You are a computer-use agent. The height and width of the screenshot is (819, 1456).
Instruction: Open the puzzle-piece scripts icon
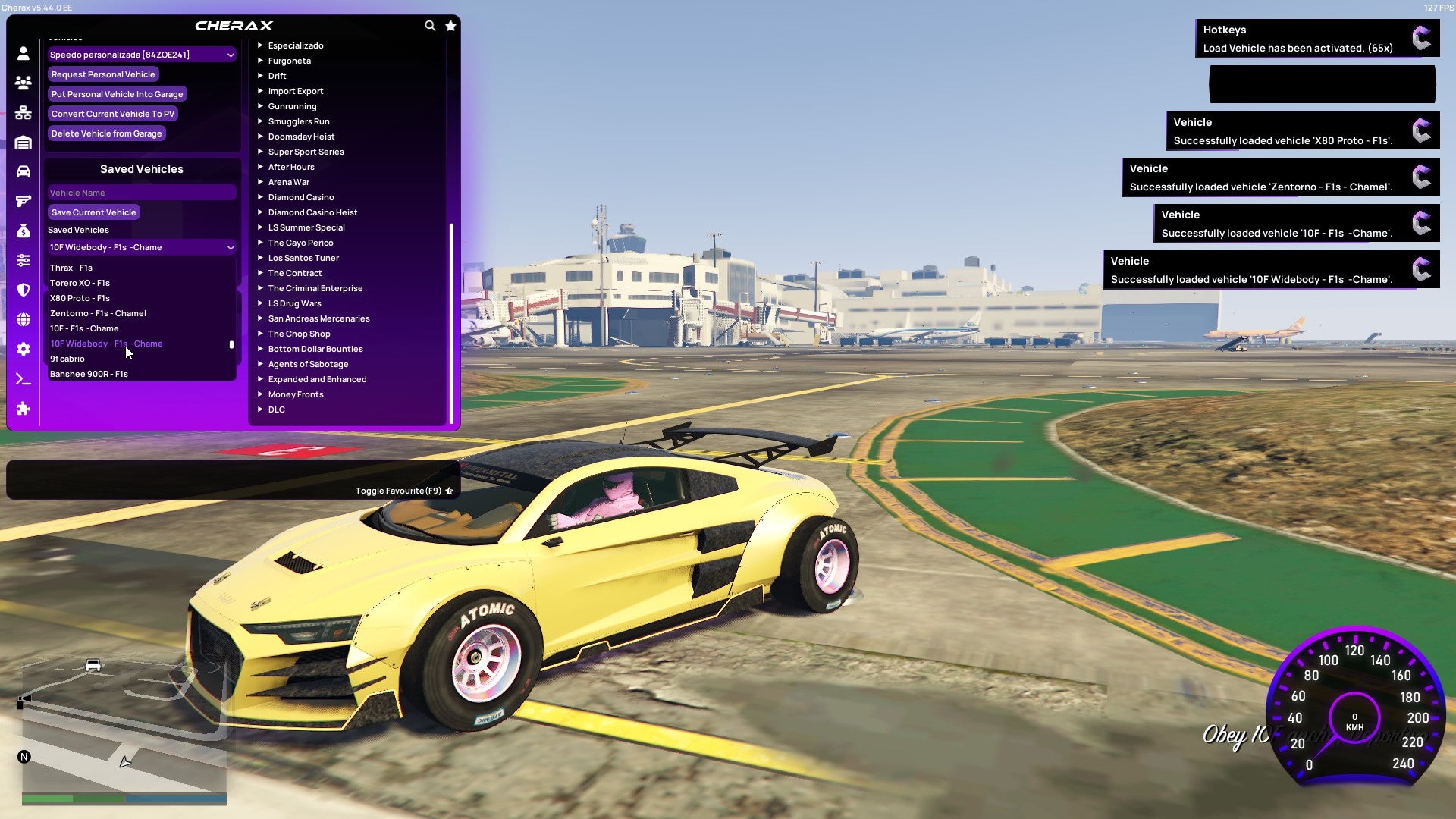[x=23, y=409]
